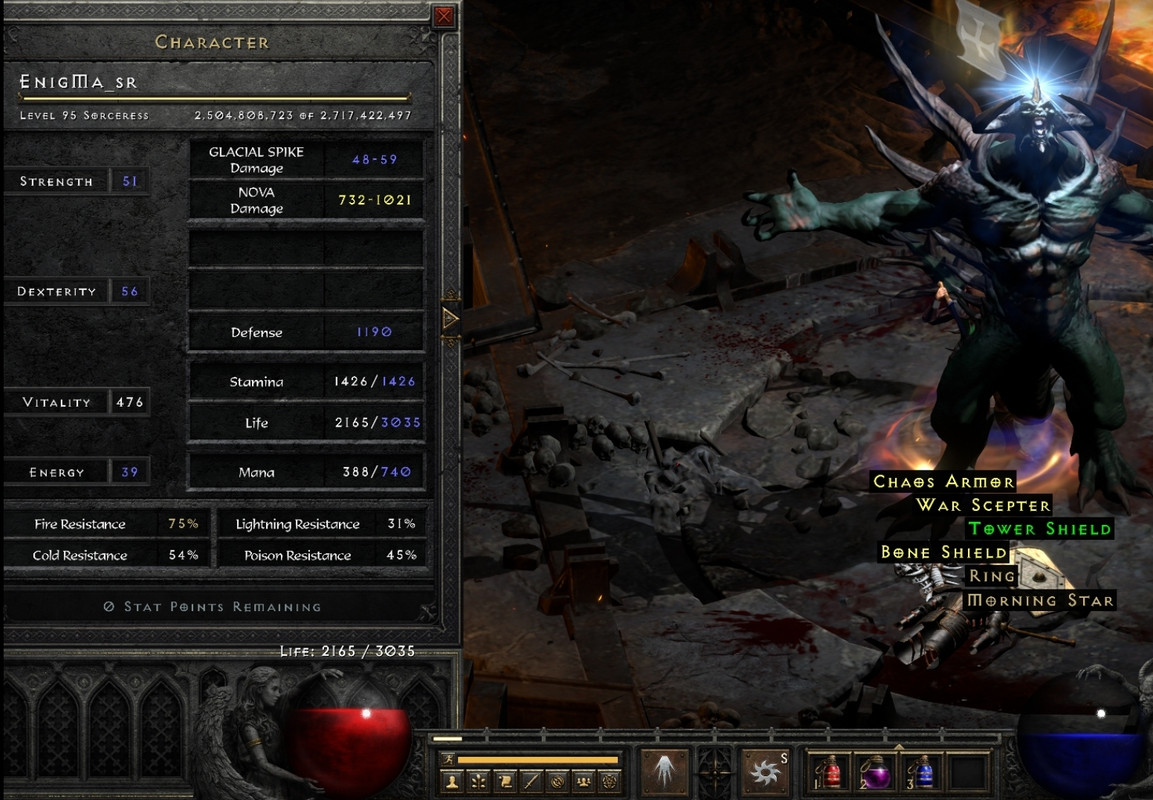This screenshot has height=800, width=1153.
Task: Open the character sheet mini-menu button
Action: pyautogui.click(x=452, y=781)
